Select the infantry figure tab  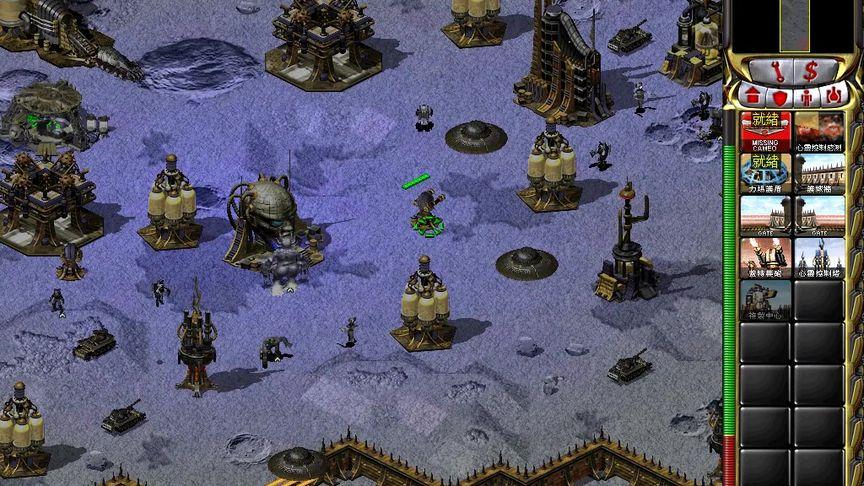(x=806, y=97)
